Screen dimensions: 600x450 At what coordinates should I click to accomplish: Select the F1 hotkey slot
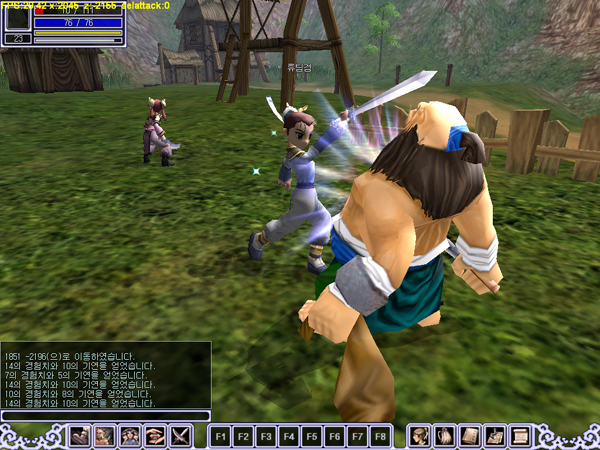pyautogui.click(x=219, y=437)
